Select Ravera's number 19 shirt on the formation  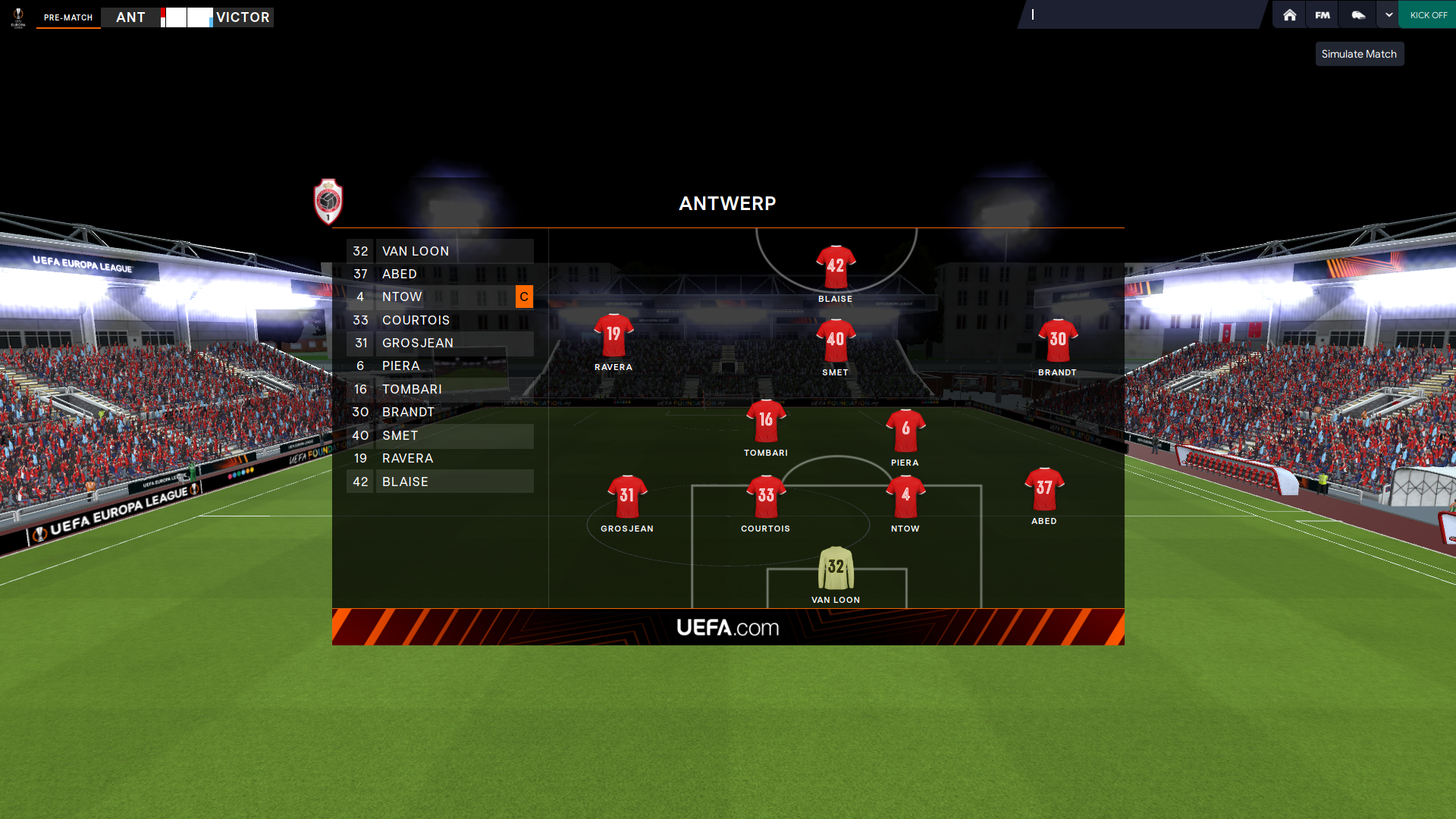coord(613,335)
